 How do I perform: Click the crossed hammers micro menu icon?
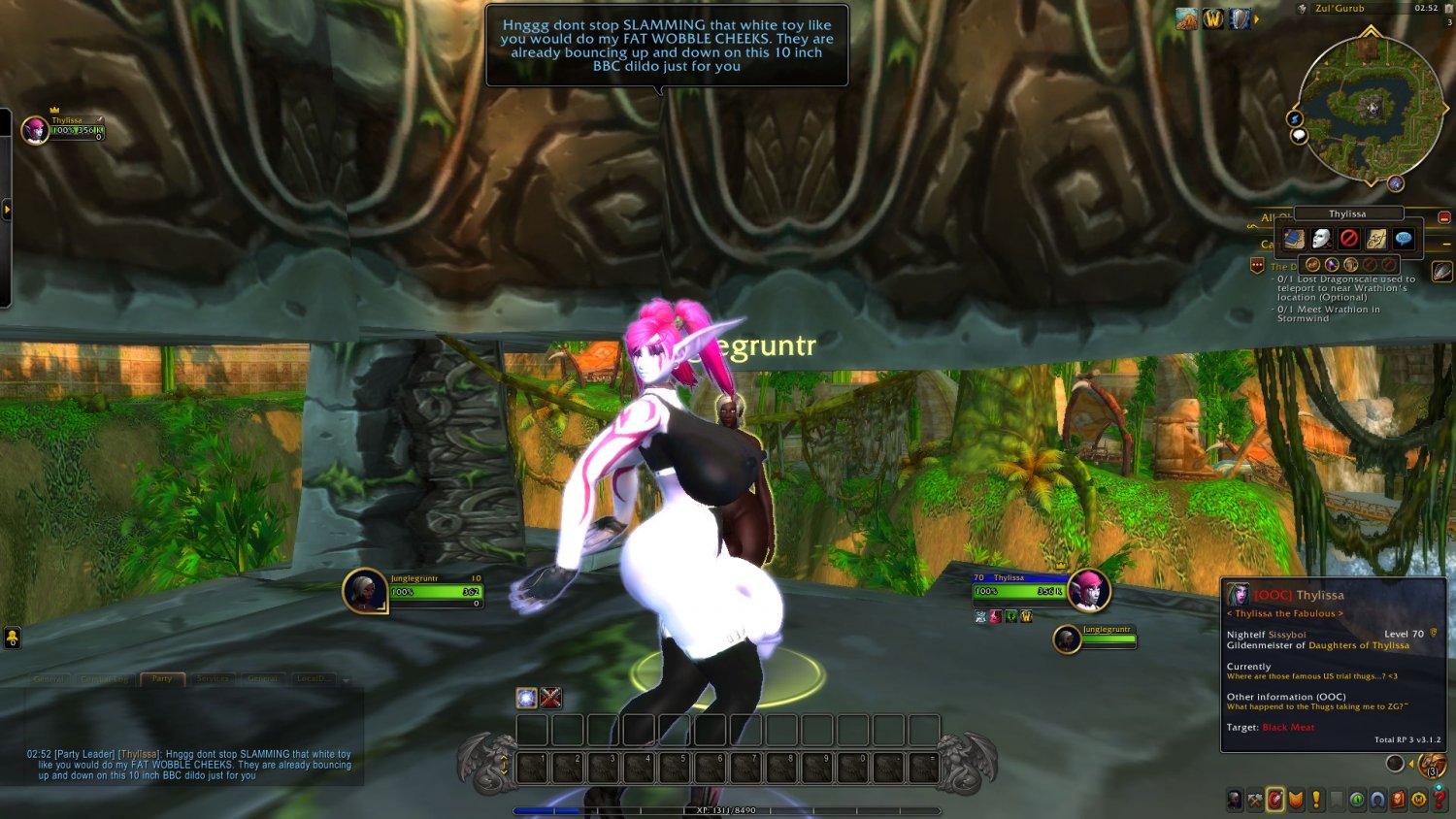click(1255, 800)
